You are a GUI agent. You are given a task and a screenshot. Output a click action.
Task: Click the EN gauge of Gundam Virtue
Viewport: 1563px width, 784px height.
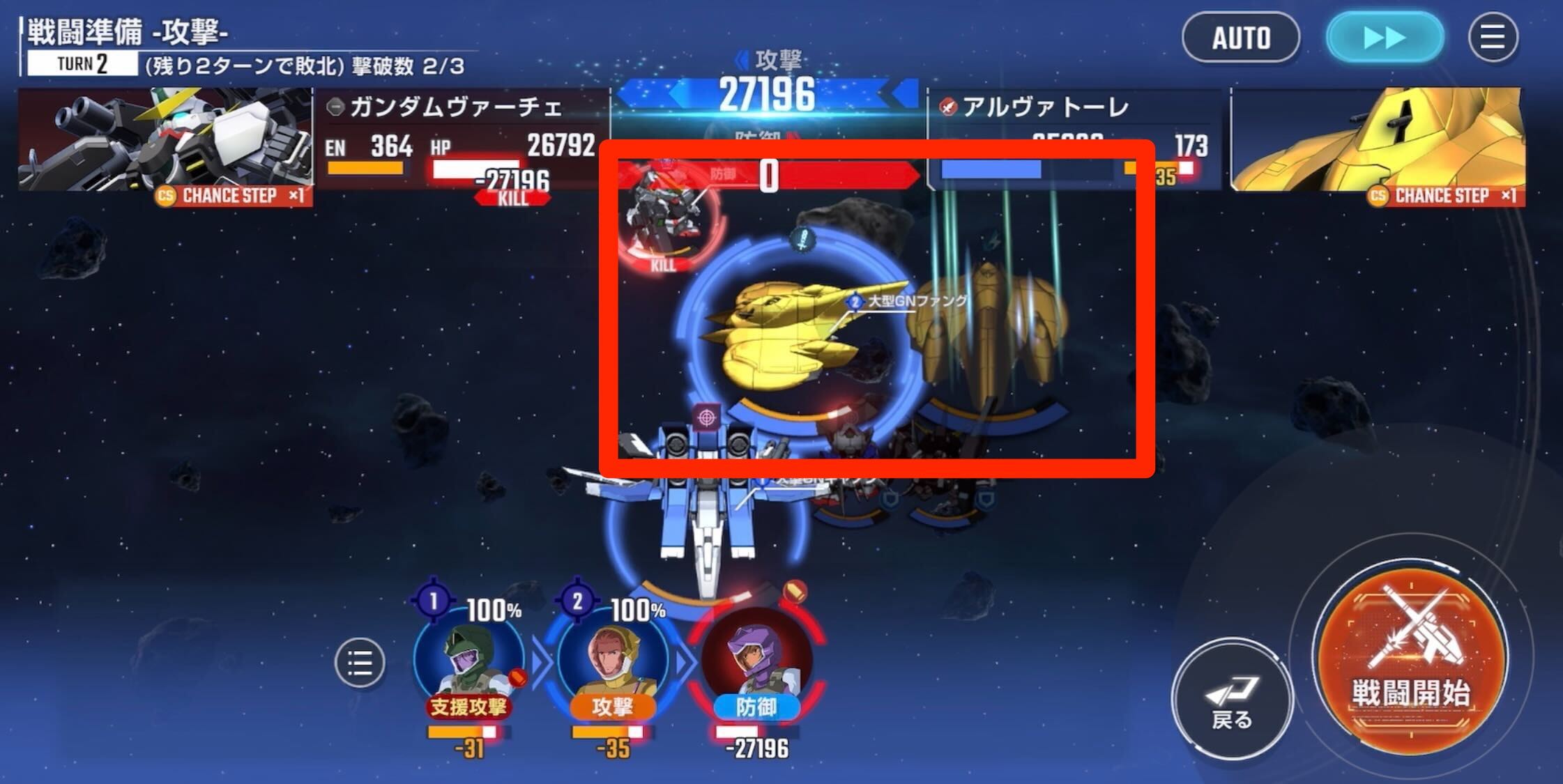[x=365, y=167]
